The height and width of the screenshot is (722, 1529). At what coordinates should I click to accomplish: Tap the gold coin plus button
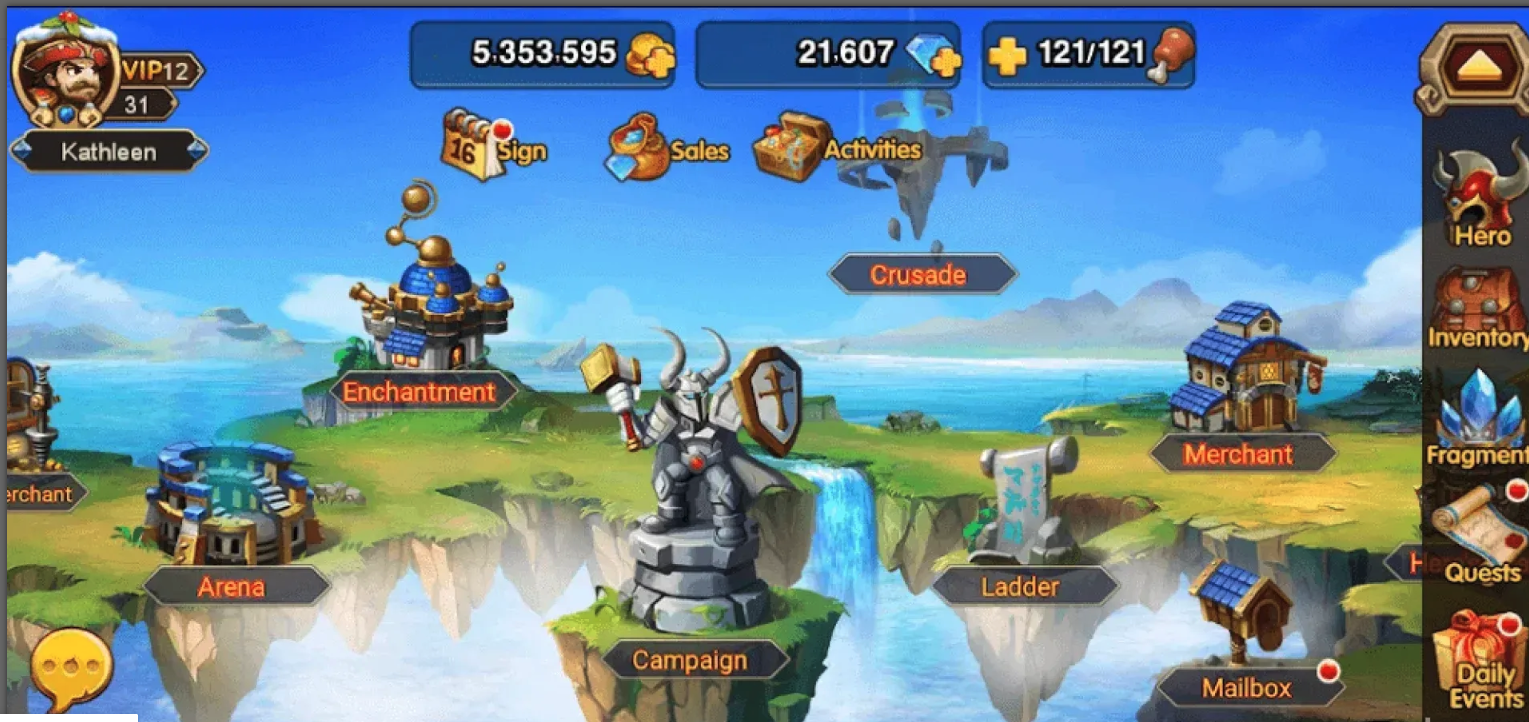coord(648,56)
